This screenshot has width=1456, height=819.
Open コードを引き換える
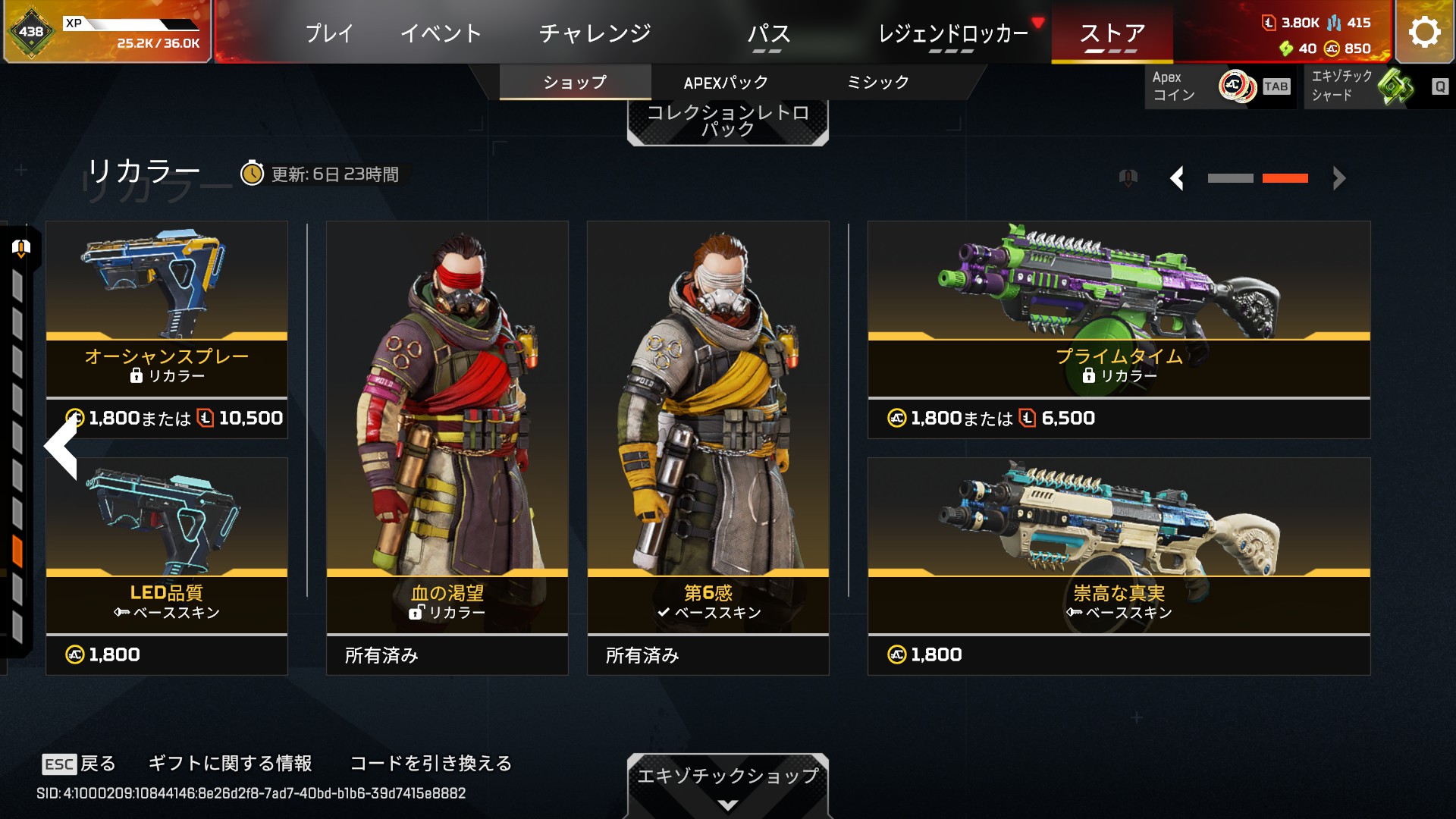[x=431, y=763]
